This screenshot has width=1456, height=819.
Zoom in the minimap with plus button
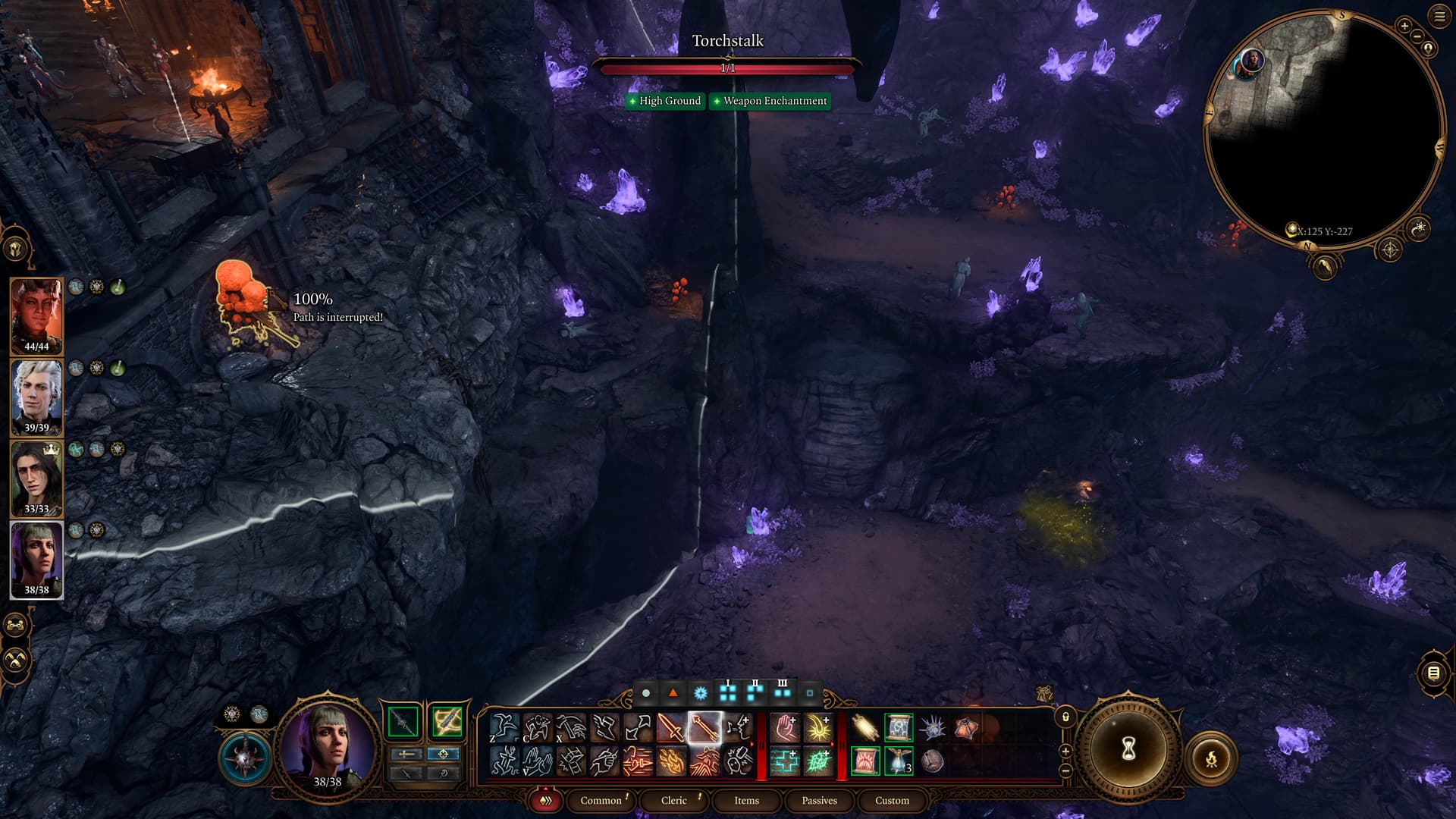point(1404,26)
